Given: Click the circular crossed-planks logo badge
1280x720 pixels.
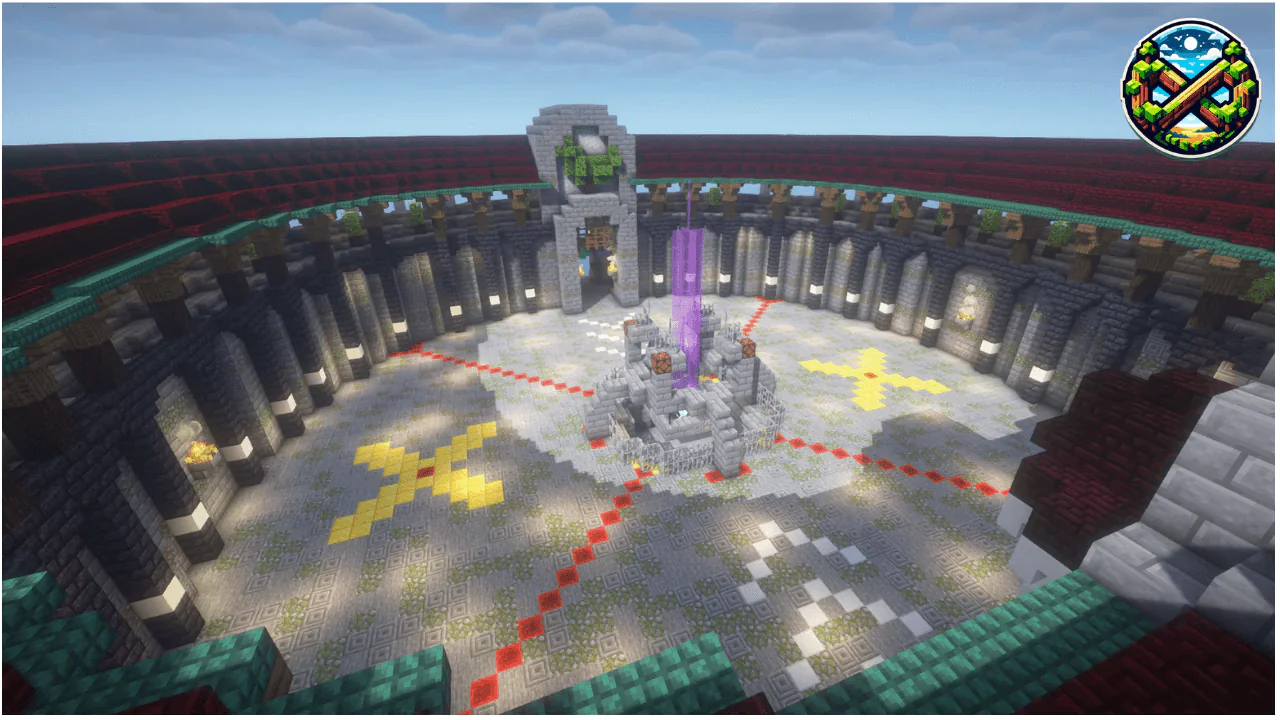Looking at the screenshot, I should [x=1189, y=87].
